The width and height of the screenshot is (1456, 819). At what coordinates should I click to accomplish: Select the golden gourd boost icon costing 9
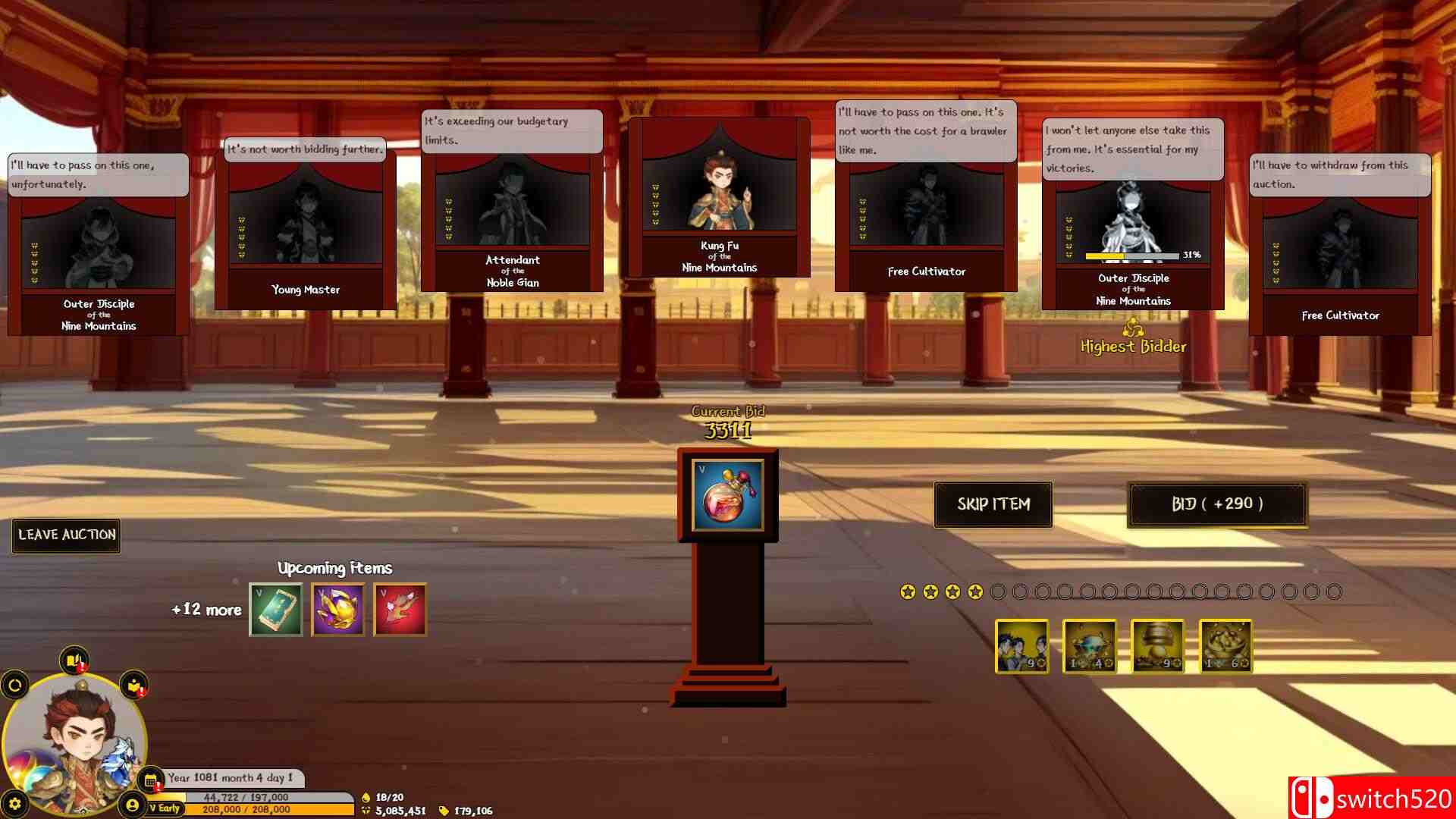(x=1158, y=647)
